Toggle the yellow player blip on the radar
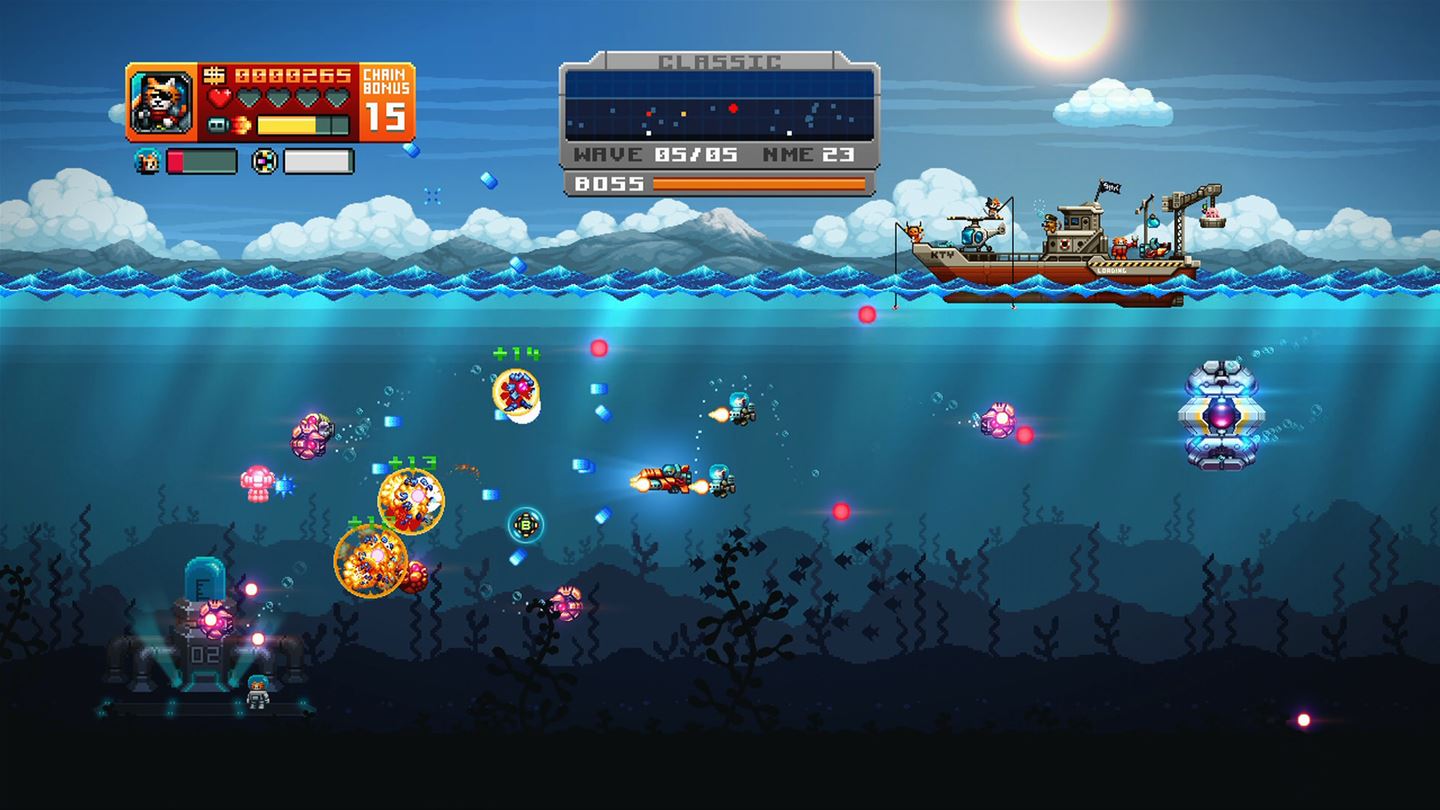This screenshot has width=1440, height=810. coord(684,114)
